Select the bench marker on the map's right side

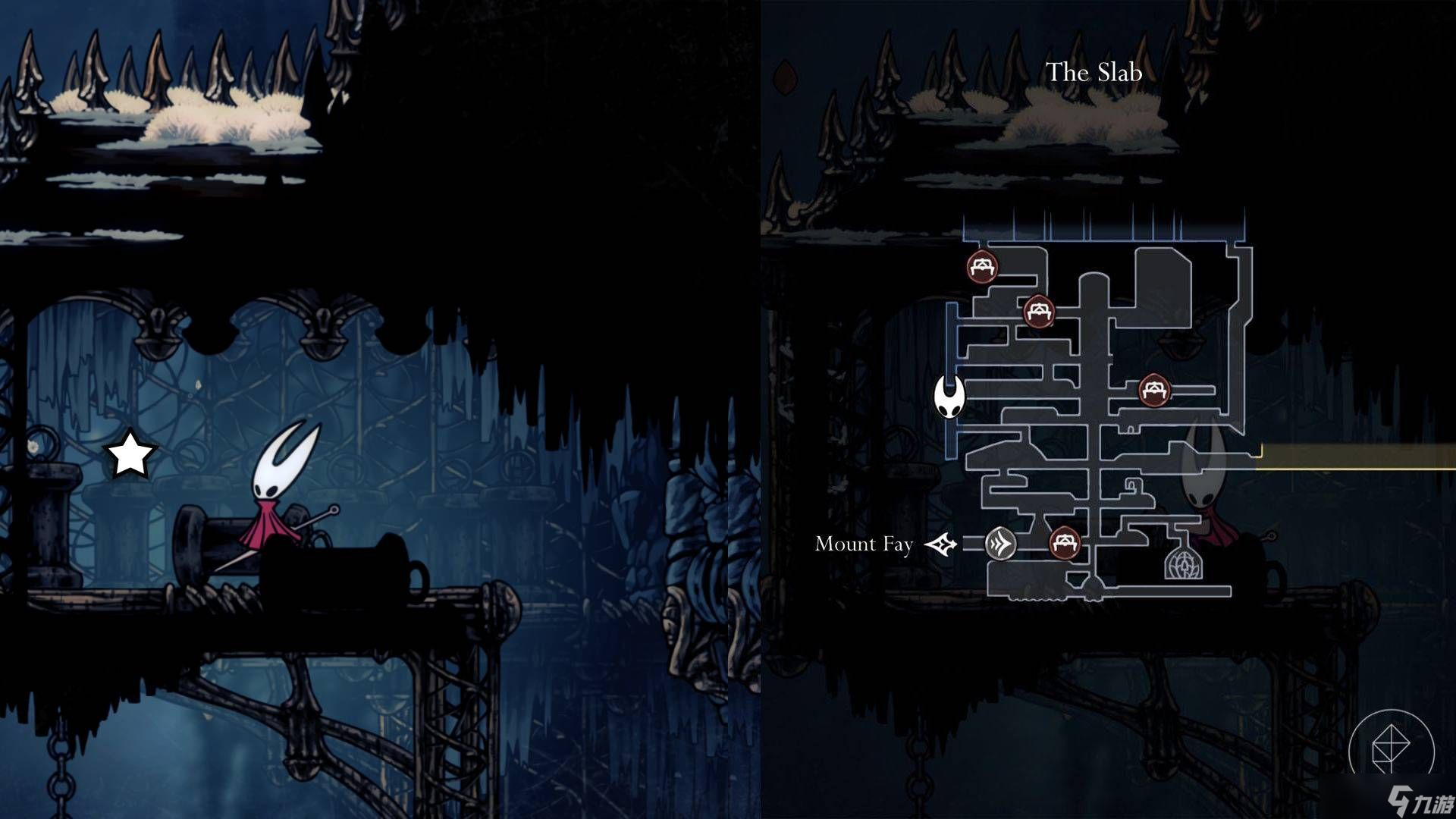click(x=1154, y=391)
